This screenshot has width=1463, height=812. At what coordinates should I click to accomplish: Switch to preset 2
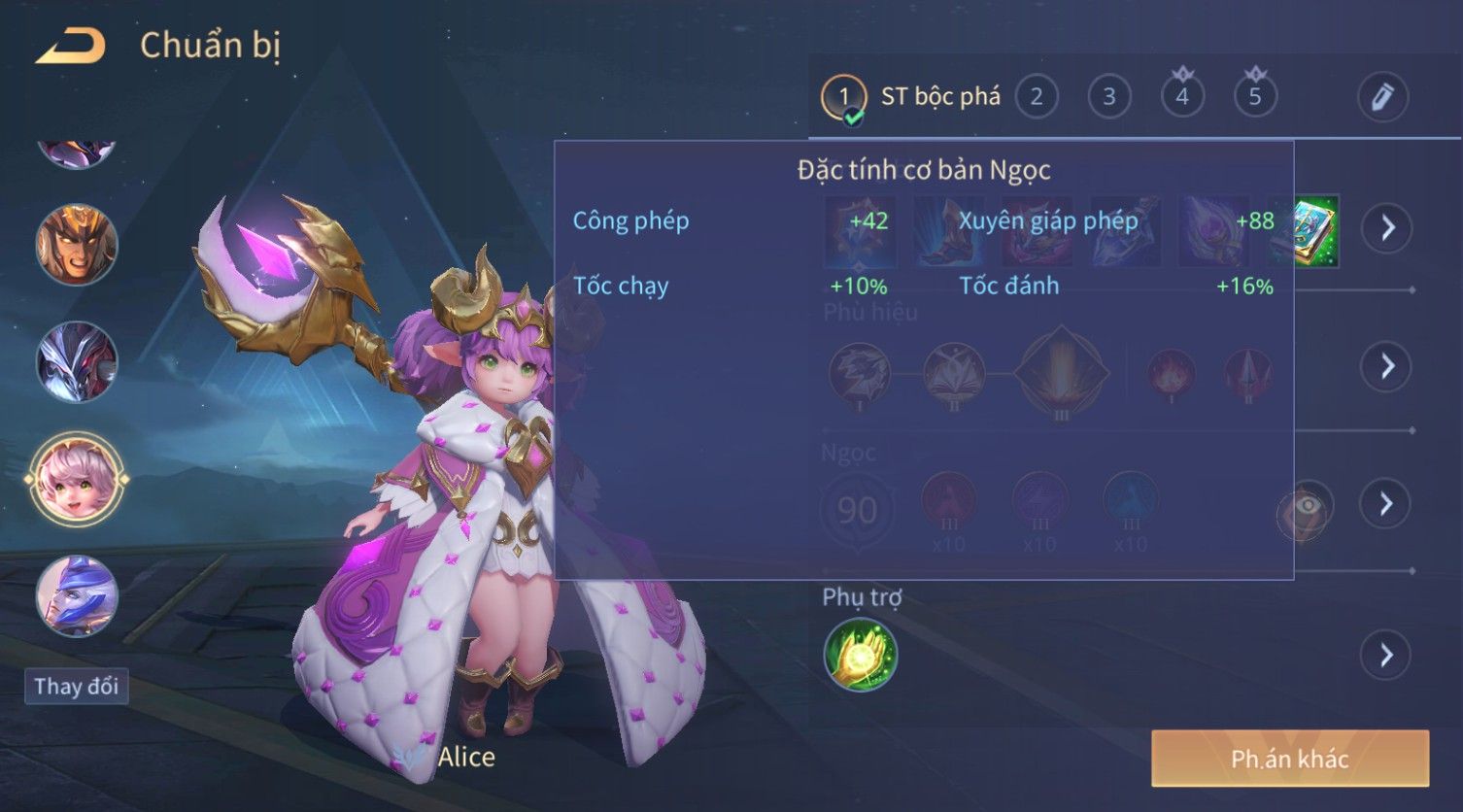point(1036,96)
